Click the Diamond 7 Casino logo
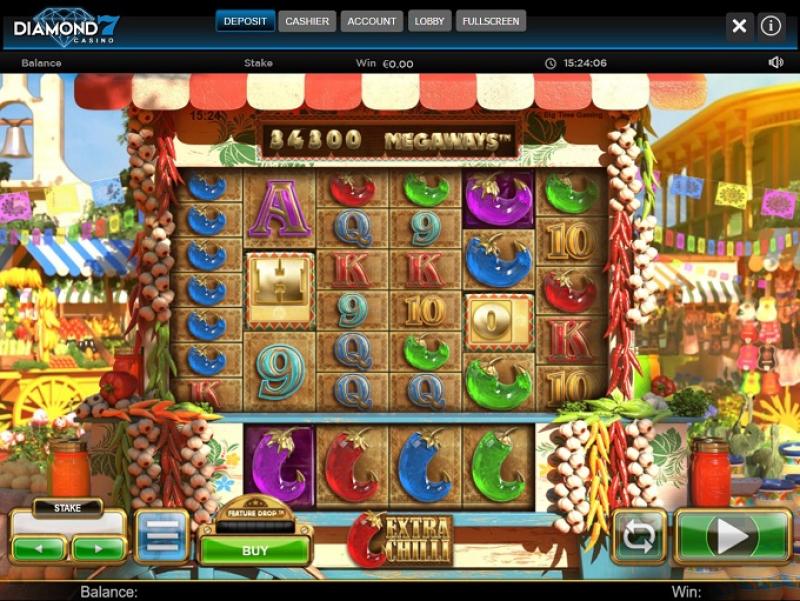800x601 pixels. pos(66,25)
